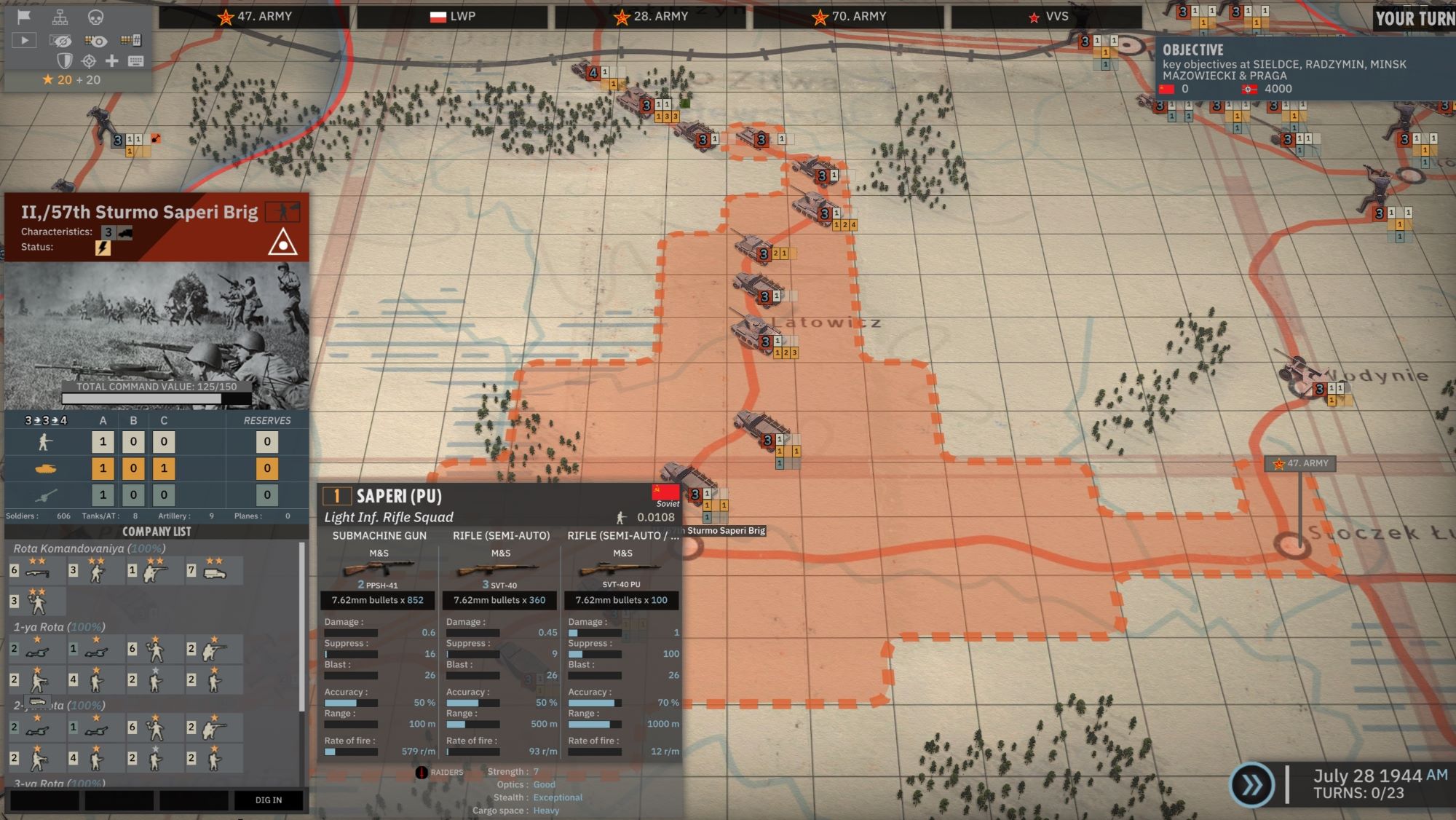Screen dimensions: 1456x820
Task: Click the half-shaded shield icon
Action: pos(65,61)
